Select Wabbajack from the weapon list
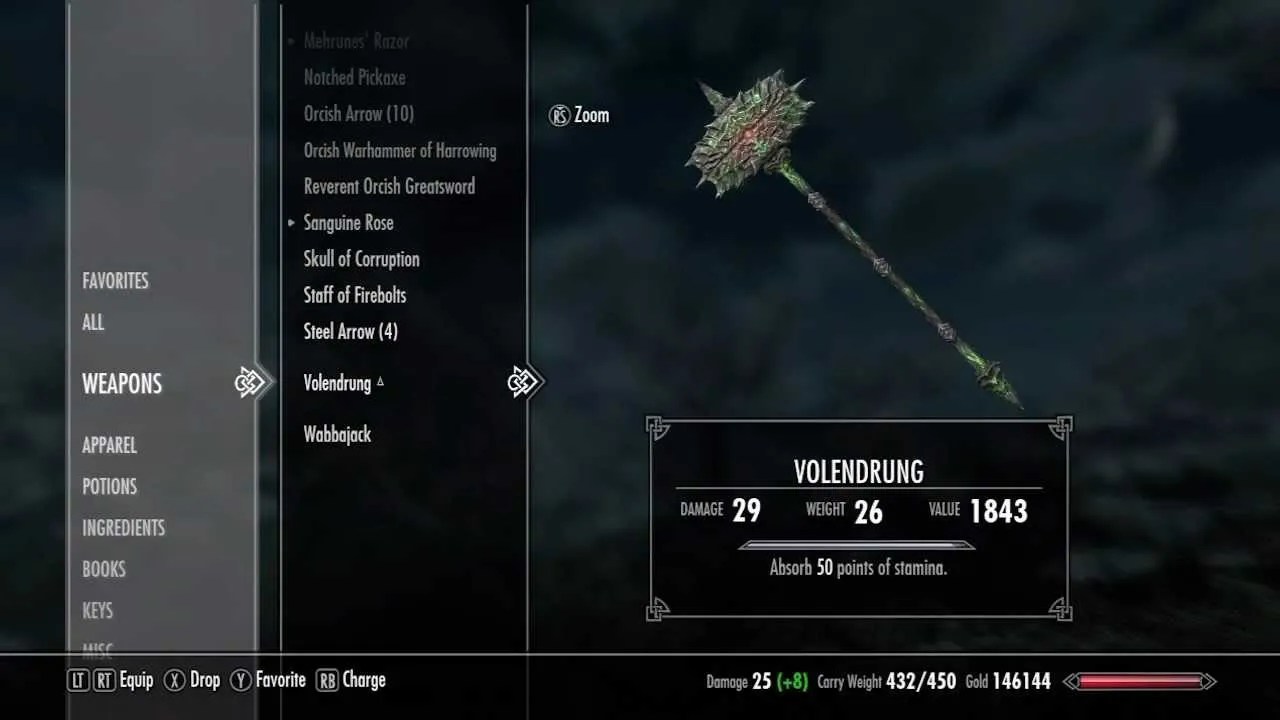1280x720 pixels. coord(337,434)
